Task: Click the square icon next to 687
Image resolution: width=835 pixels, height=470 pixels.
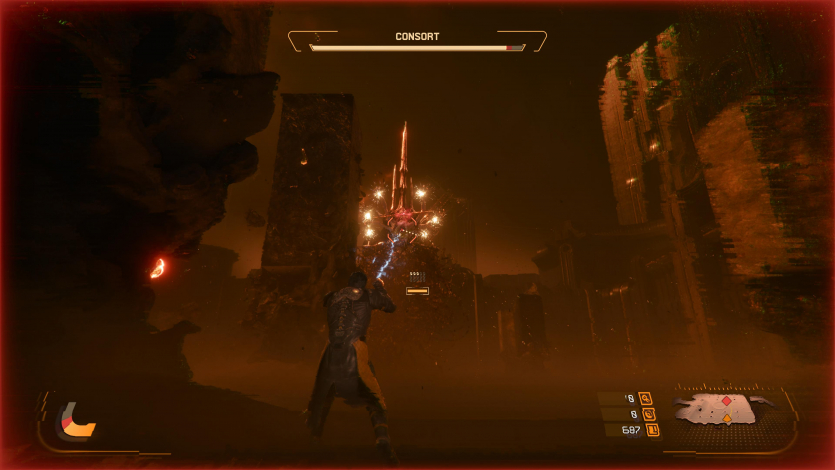Action: click(x=652, y=430)
